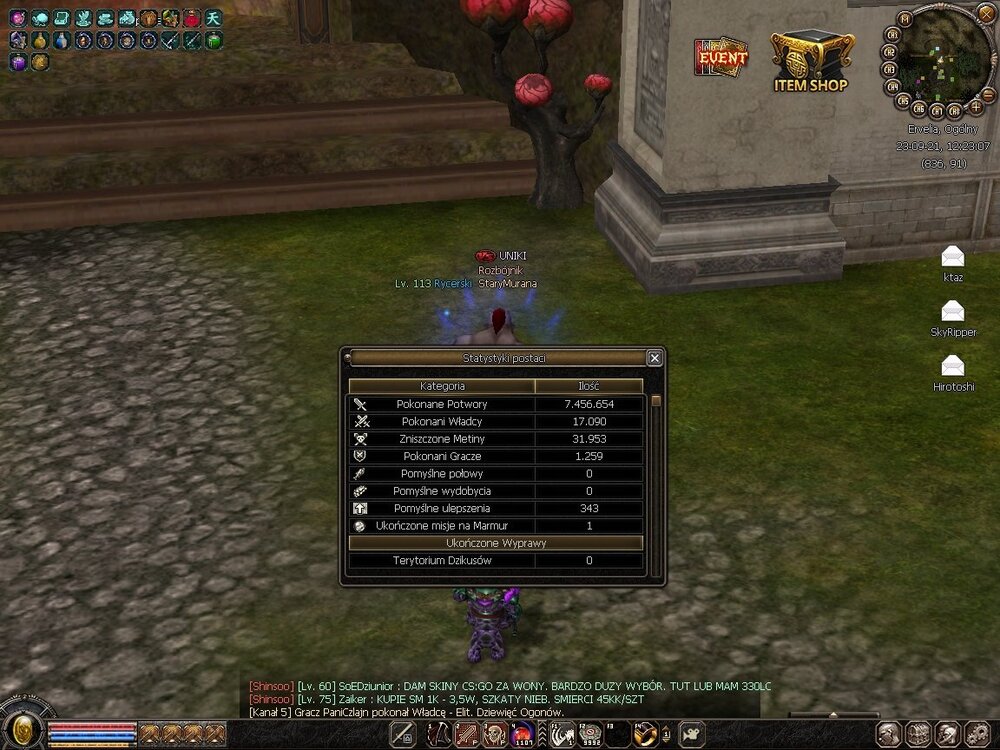Image resolution: width=1000 pixels, height=750 pixels.
Task: Click the Kategoria column header
Action: click(x=442, y=386)
